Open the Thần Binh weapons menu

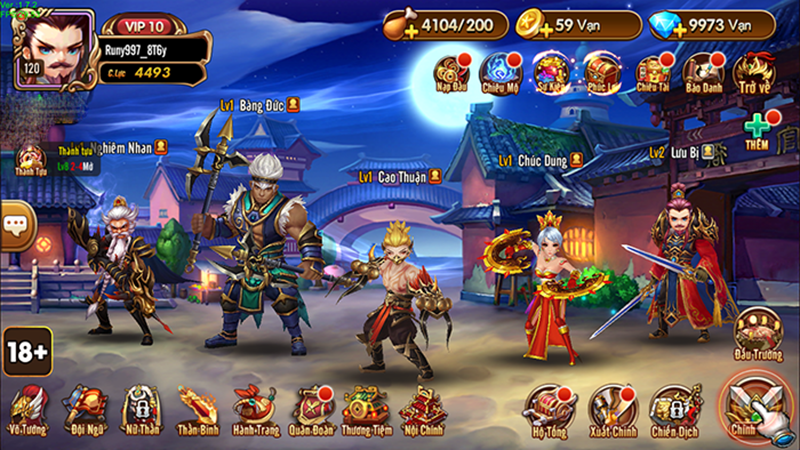click(x=197, y=408)
